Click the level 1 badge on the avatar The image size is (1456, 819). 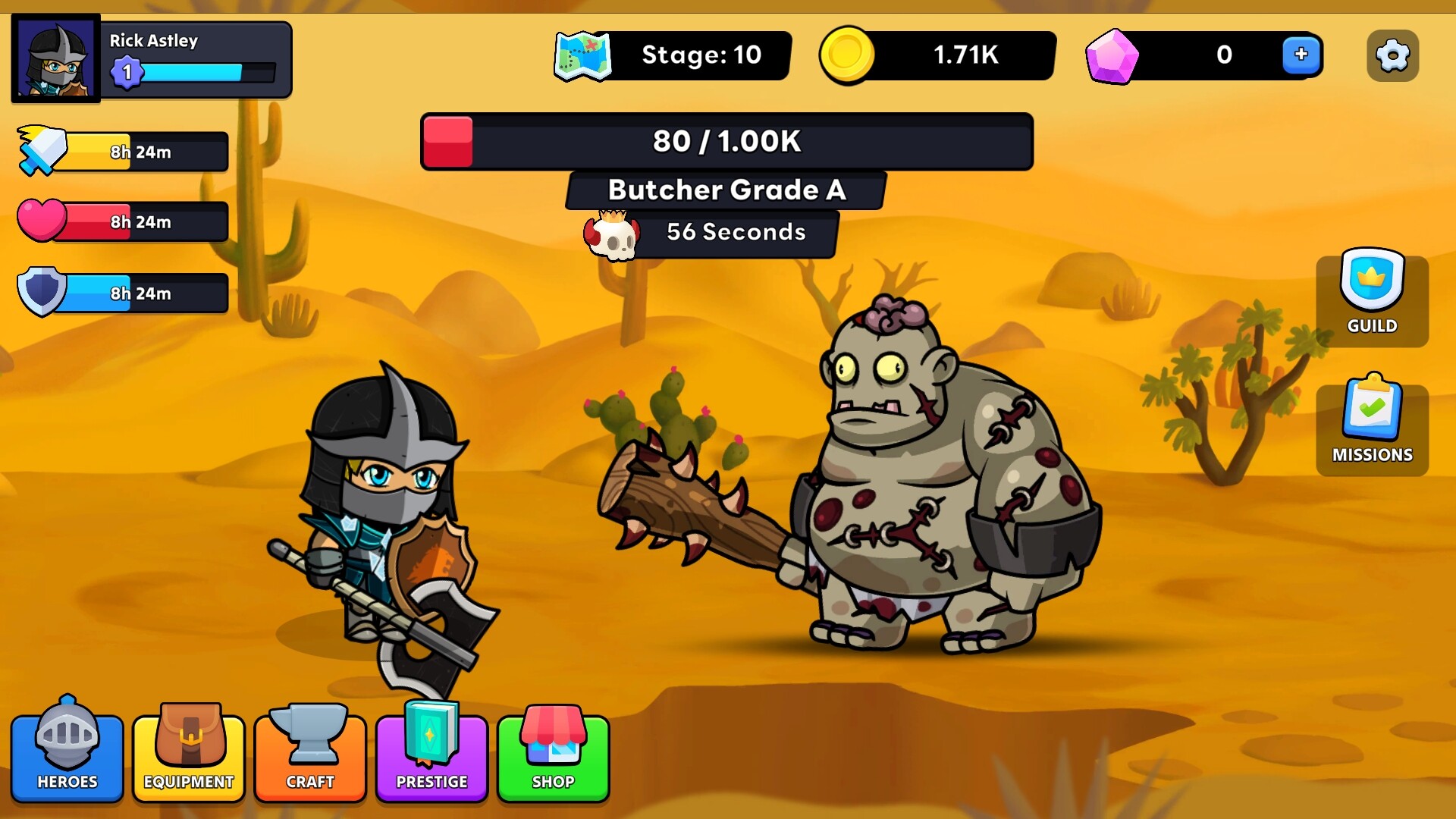[x=127, y=73]
